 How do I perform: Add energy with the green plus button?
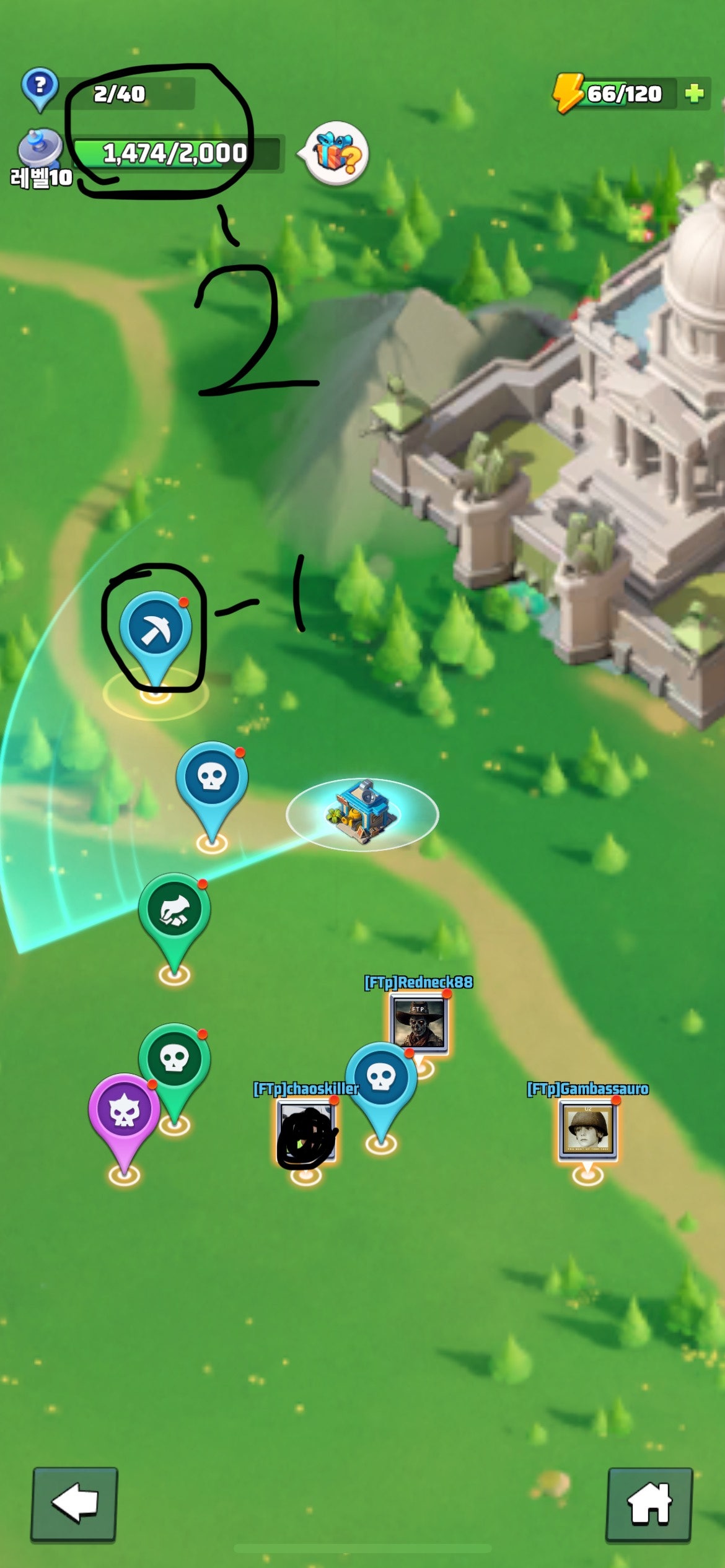point(695,94)
